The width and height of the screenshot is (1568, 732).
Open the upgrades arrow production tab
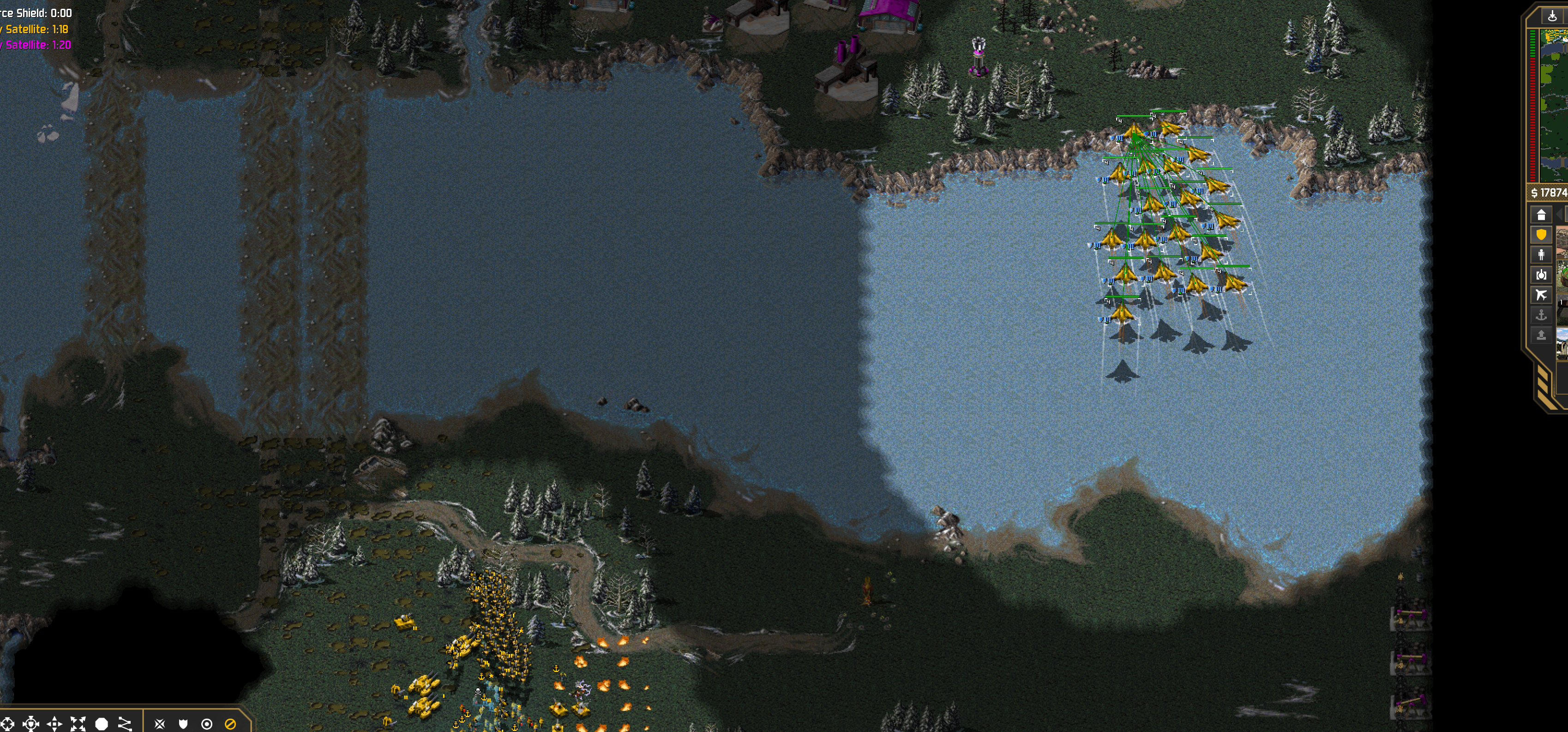pyautogui.click(x=1541, y=335)
